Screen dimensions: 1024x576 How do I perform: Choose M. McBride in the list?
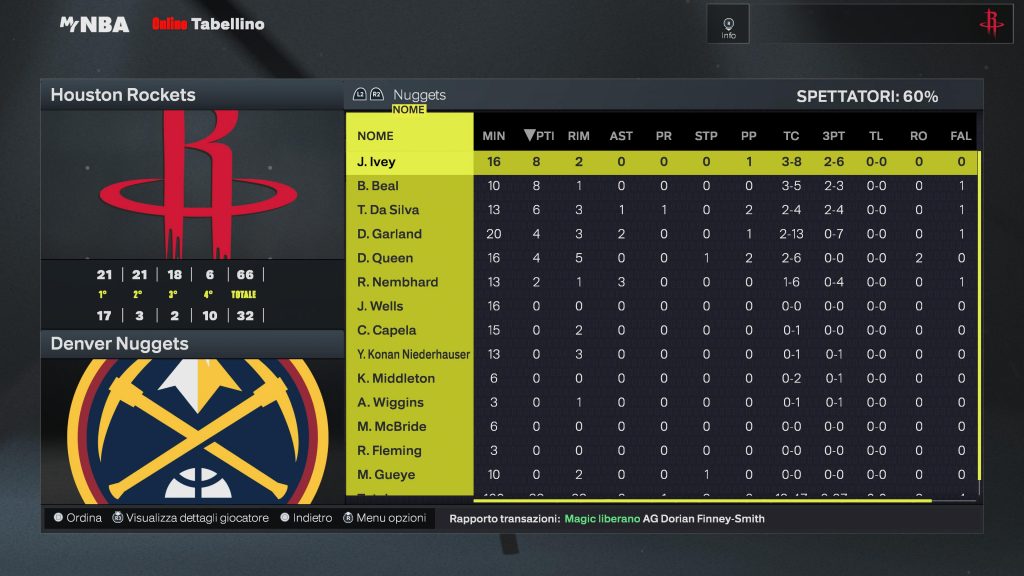[x=391, y=426]
